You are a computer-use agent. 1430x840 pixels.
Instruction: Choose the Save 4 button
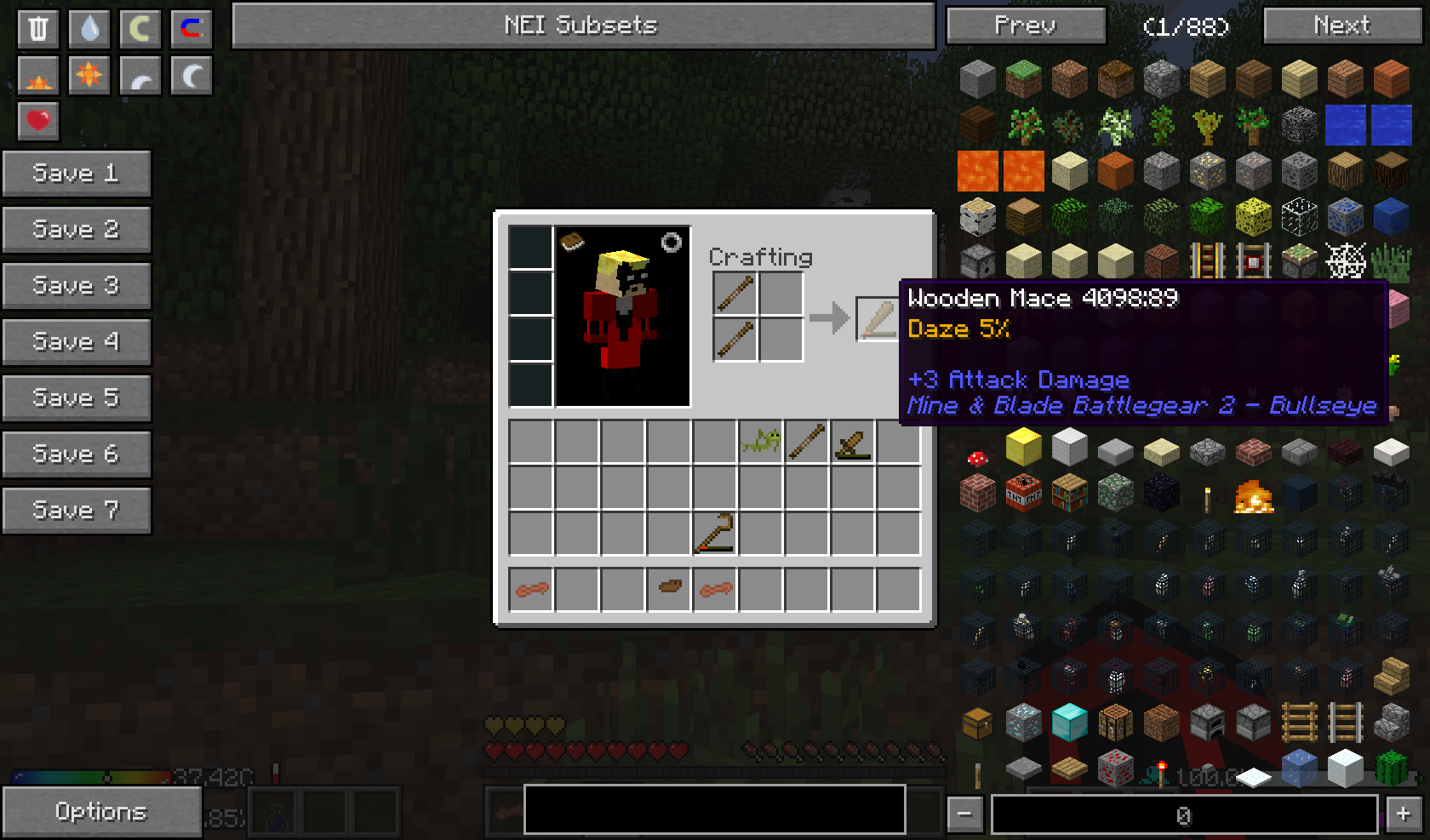click(x=76, y=342)
